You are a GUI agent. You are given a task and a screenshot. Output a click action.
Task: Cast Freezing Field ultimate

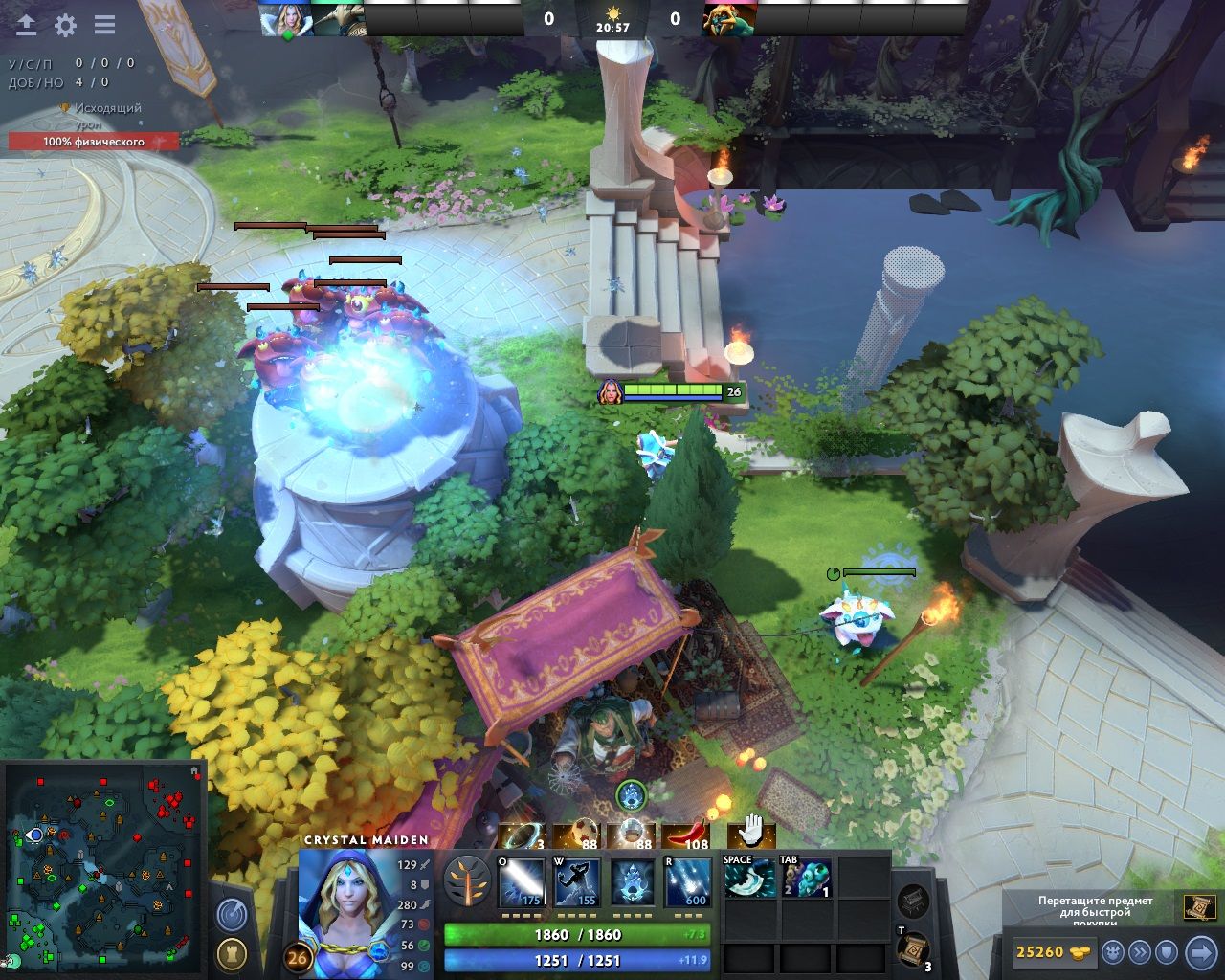688,882
